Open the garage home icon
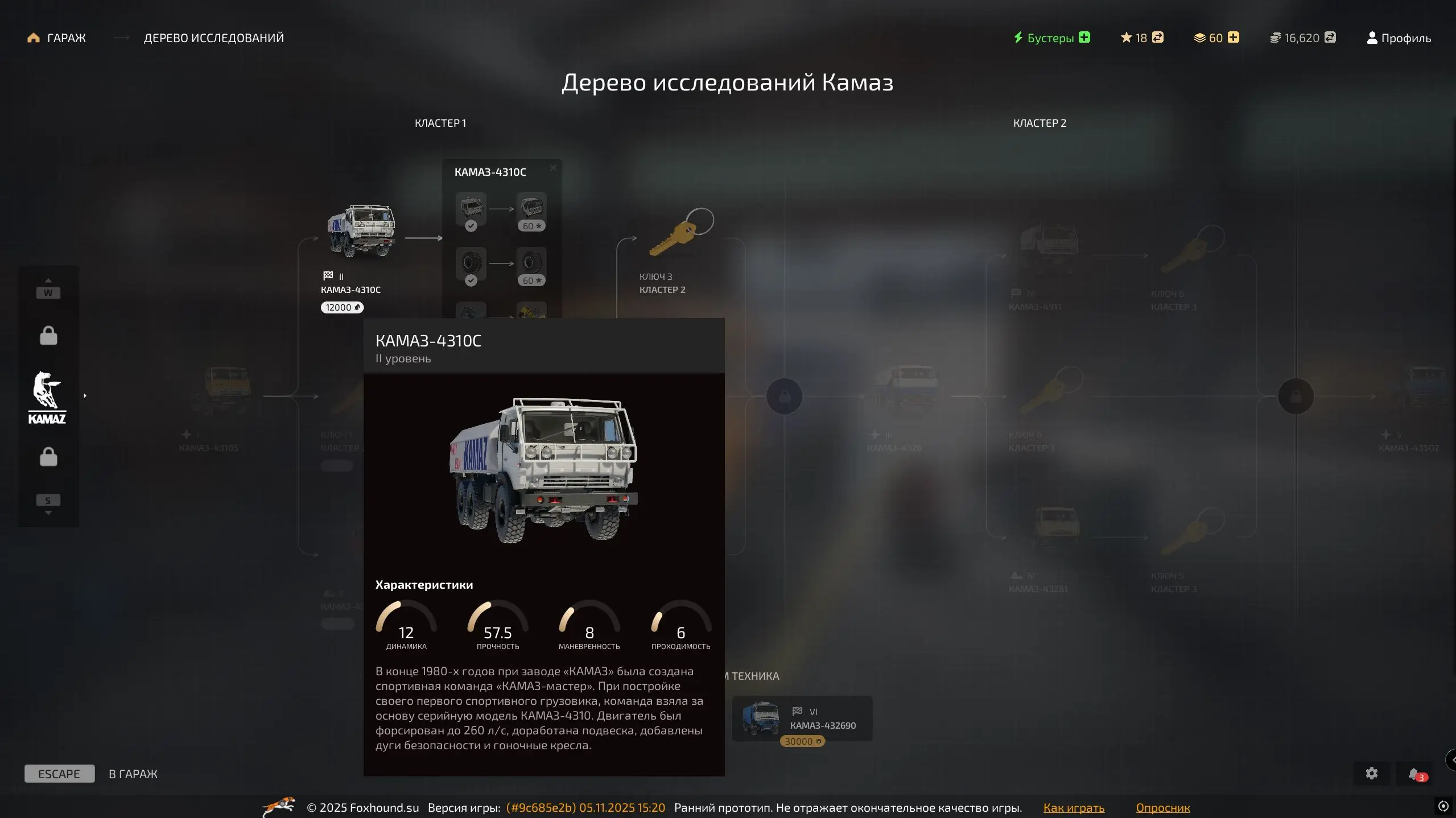 (32, 37)
